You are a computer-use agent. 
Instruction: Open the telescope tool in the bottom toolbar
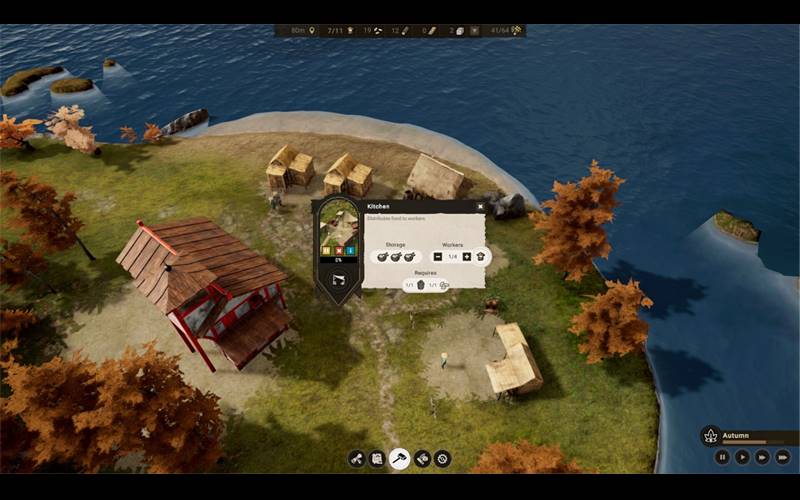pyautogui.click(x=356, y=459)
